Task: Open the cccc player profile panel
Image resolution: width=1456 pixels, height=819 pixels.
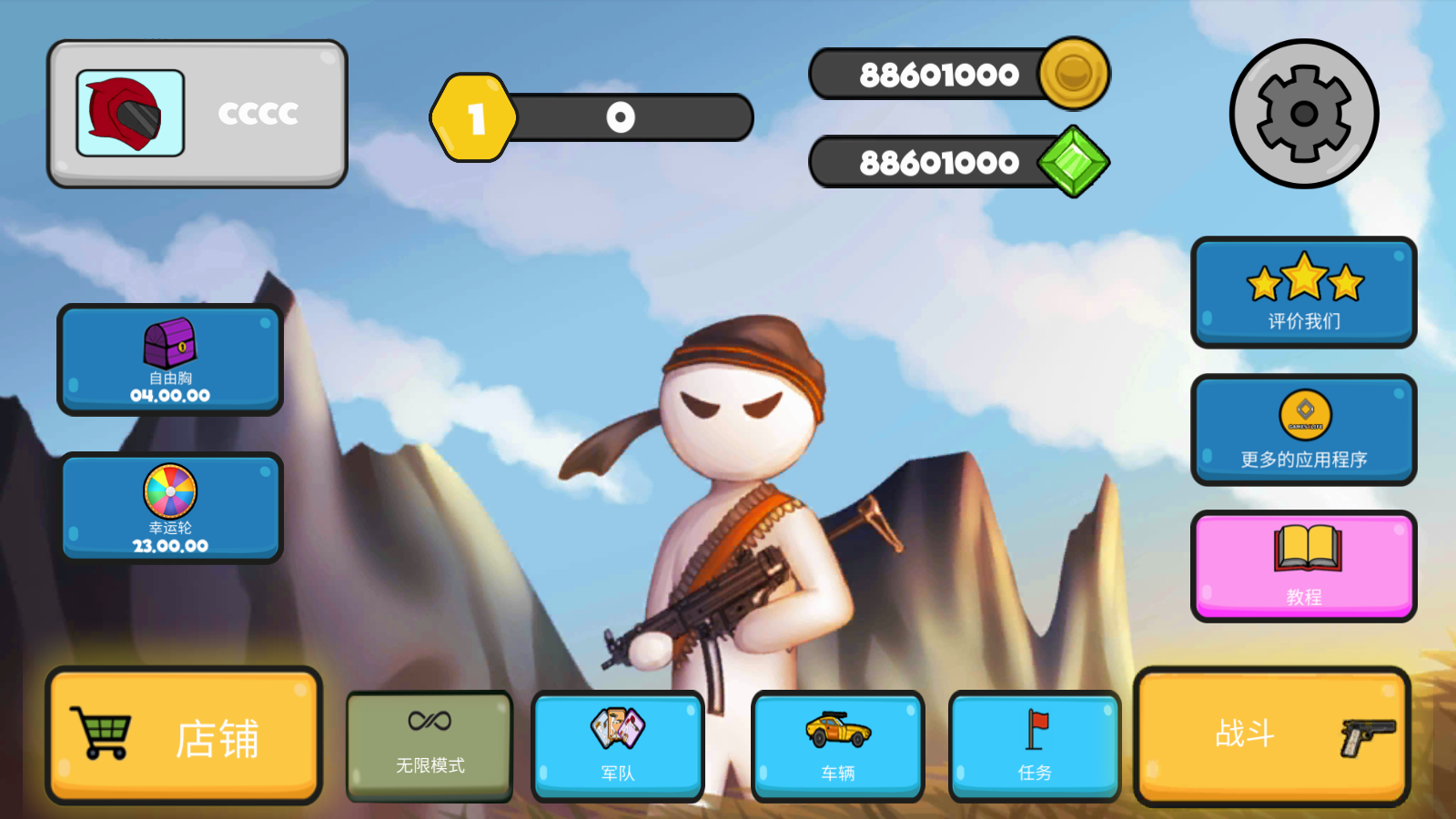Action: (x=197, y=114)
